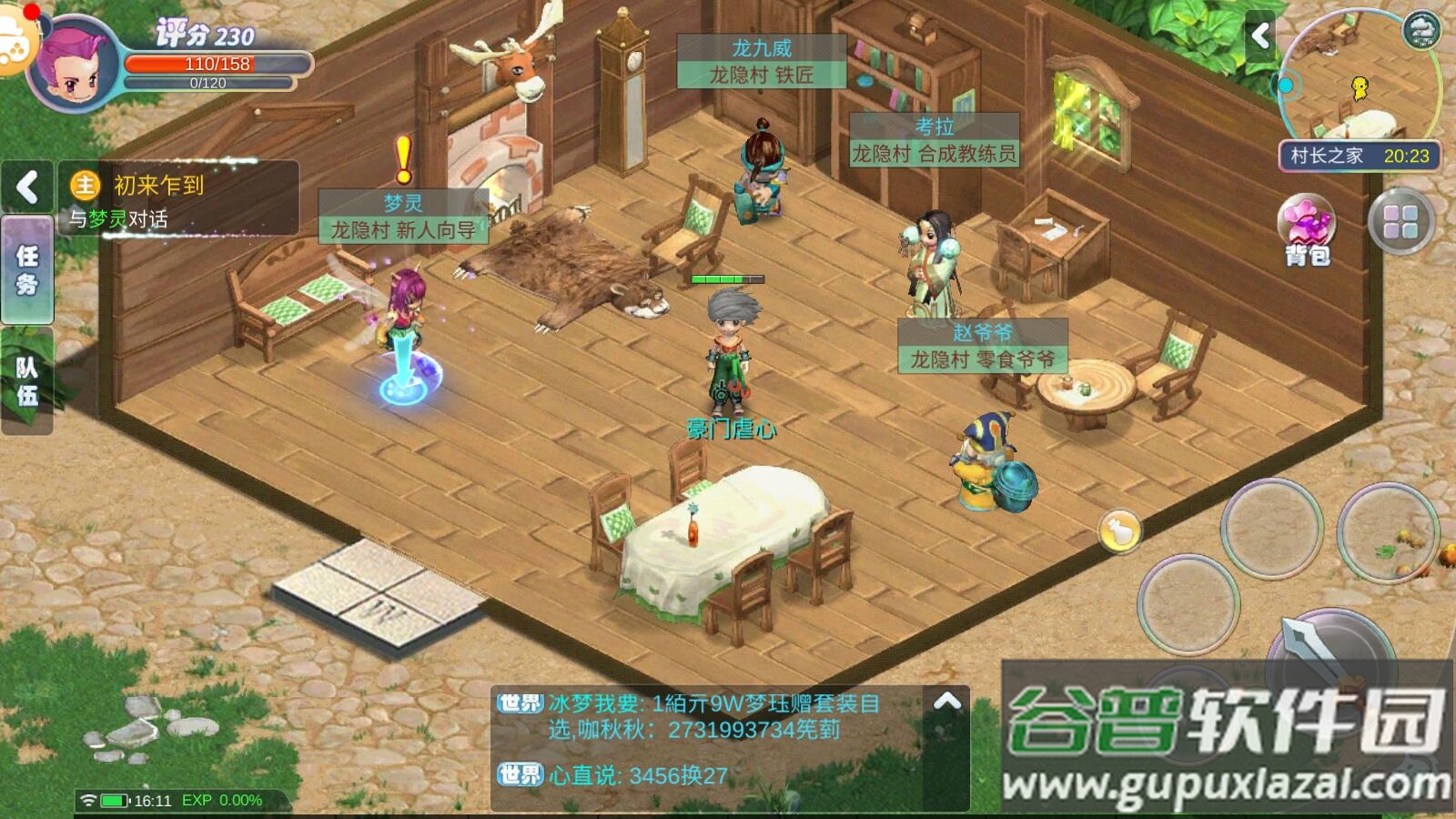Open the four-square grid menu button

click(1400, 222)
